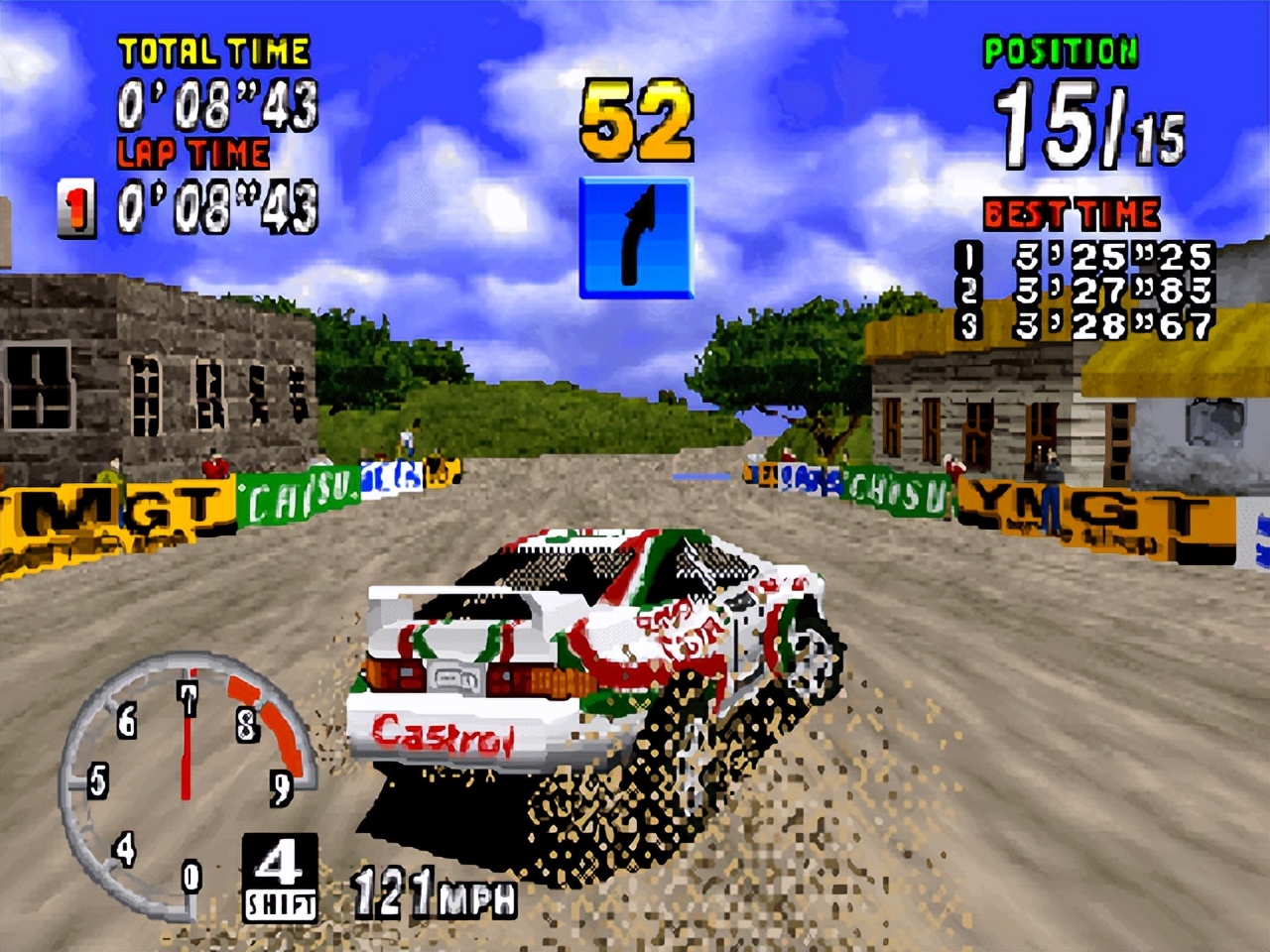Select the gear SHIFT indicator box
1270x952 pixels.
coord(280,877)
